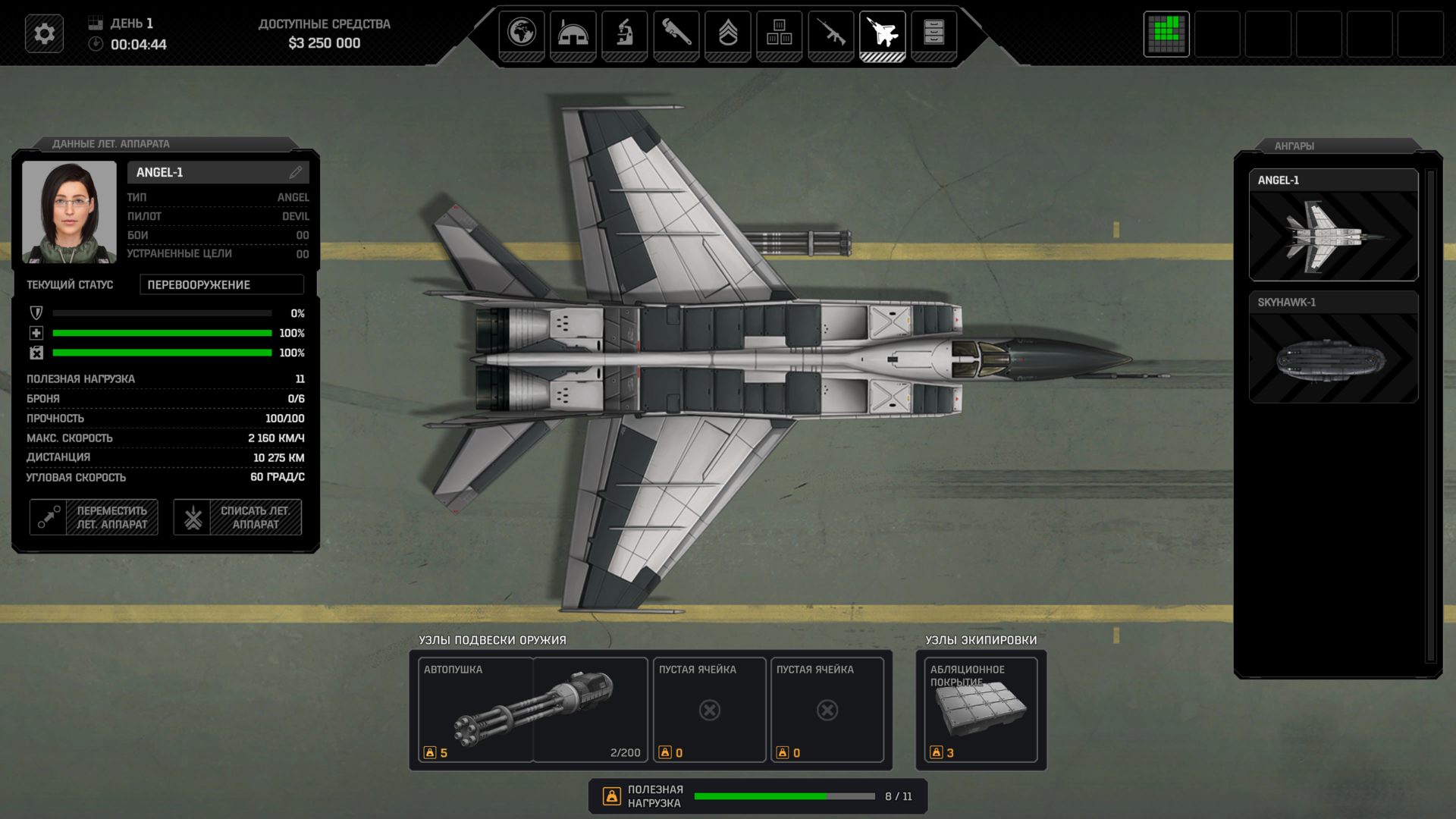1456x819 pixels.
Task: Switch to the microscope research tab
Action: click(624, 34)
